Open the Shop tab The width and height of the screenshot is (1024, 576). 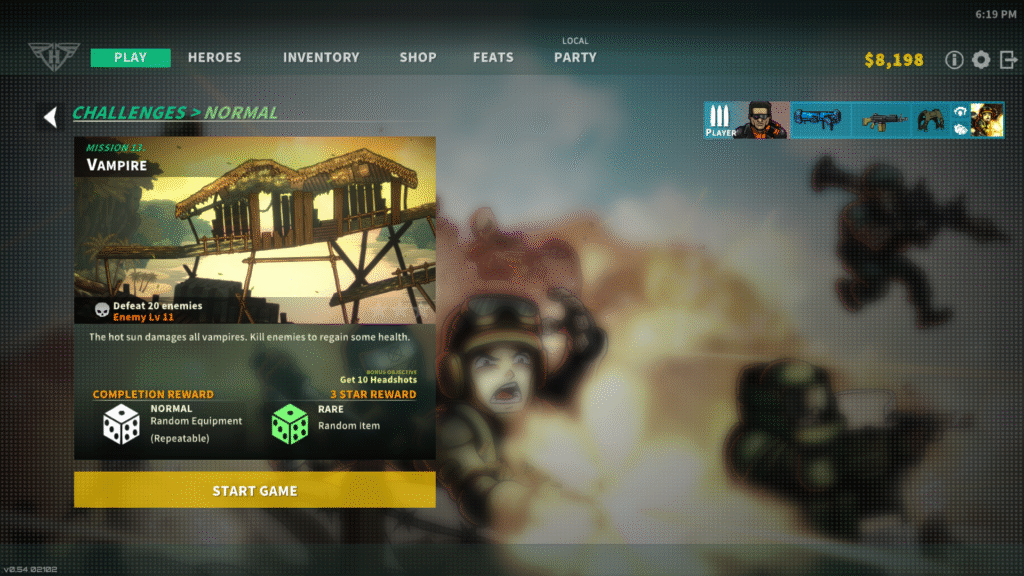point(418,57)
